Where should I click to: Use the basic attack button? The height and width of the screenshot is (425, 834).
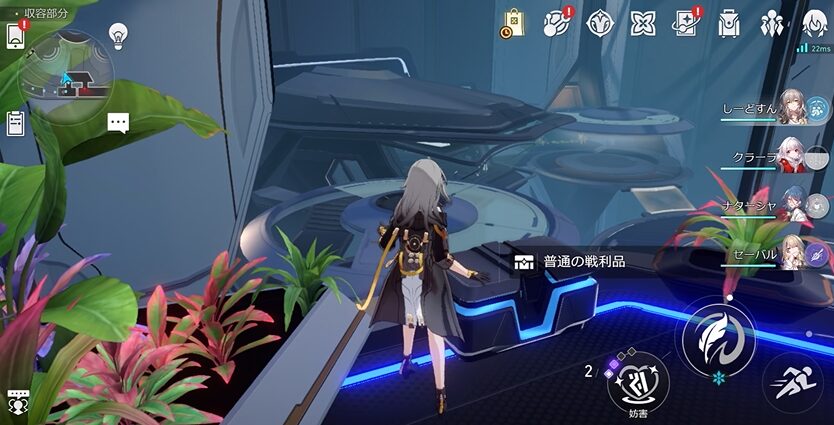[718, 338]
